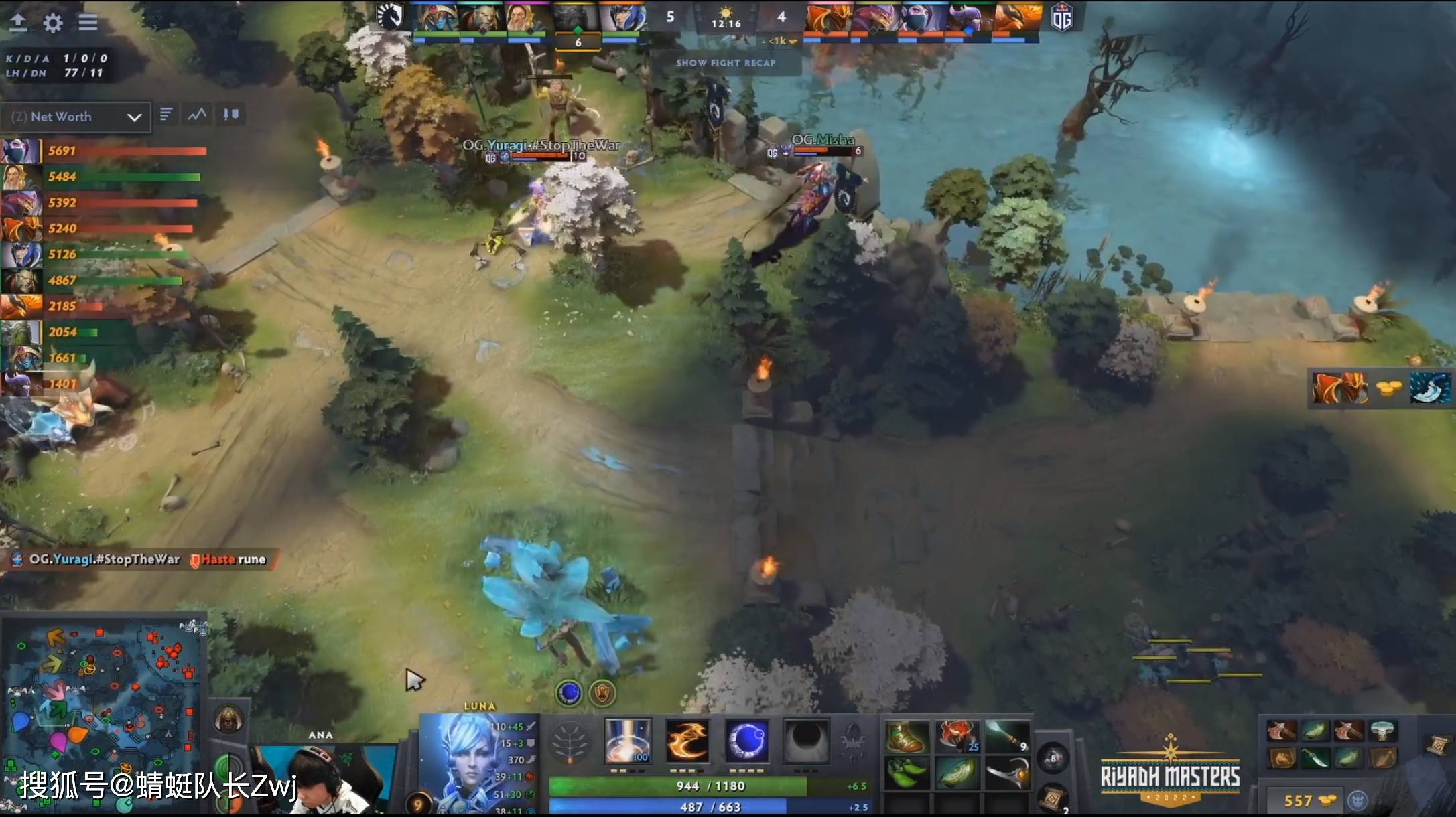This screenshot has width=1456, height=817.
Task: Toggle the wards display icon near Net Worth selector
Action: click(x=230, y=114)
